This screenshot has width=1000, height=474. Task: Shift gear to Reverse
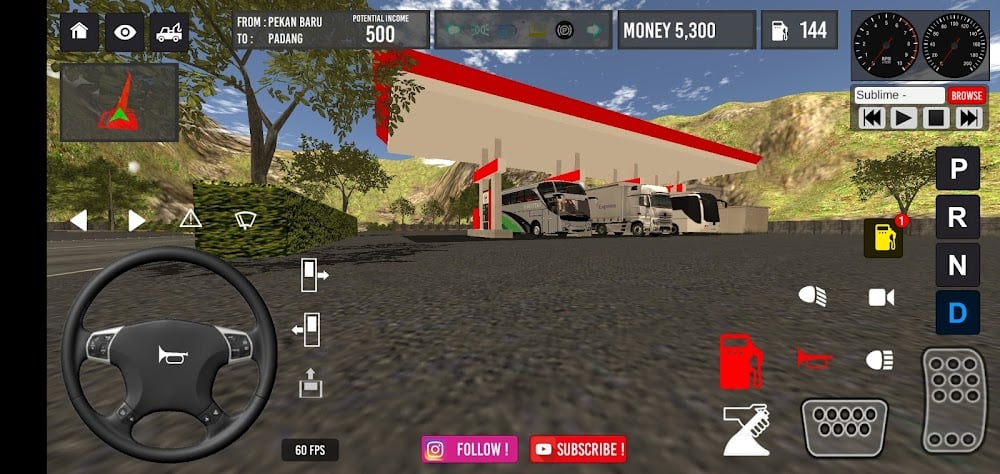coord(957,216)
